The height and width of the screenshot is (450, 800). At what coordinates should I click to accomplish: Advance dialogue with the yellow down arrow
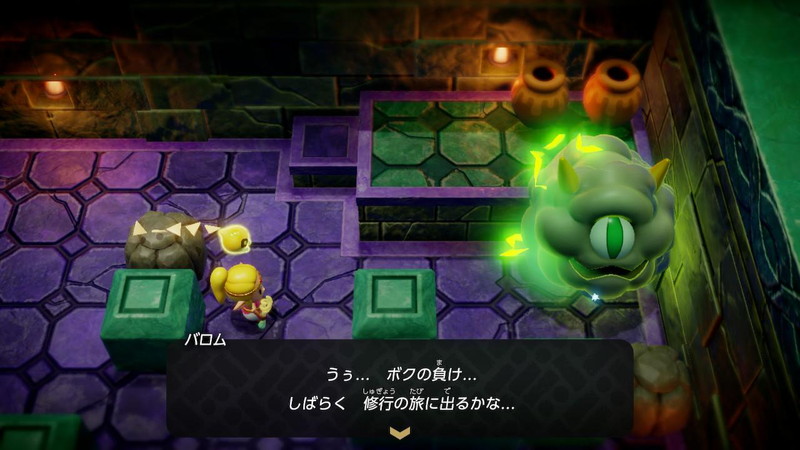[x=399, y=432]
